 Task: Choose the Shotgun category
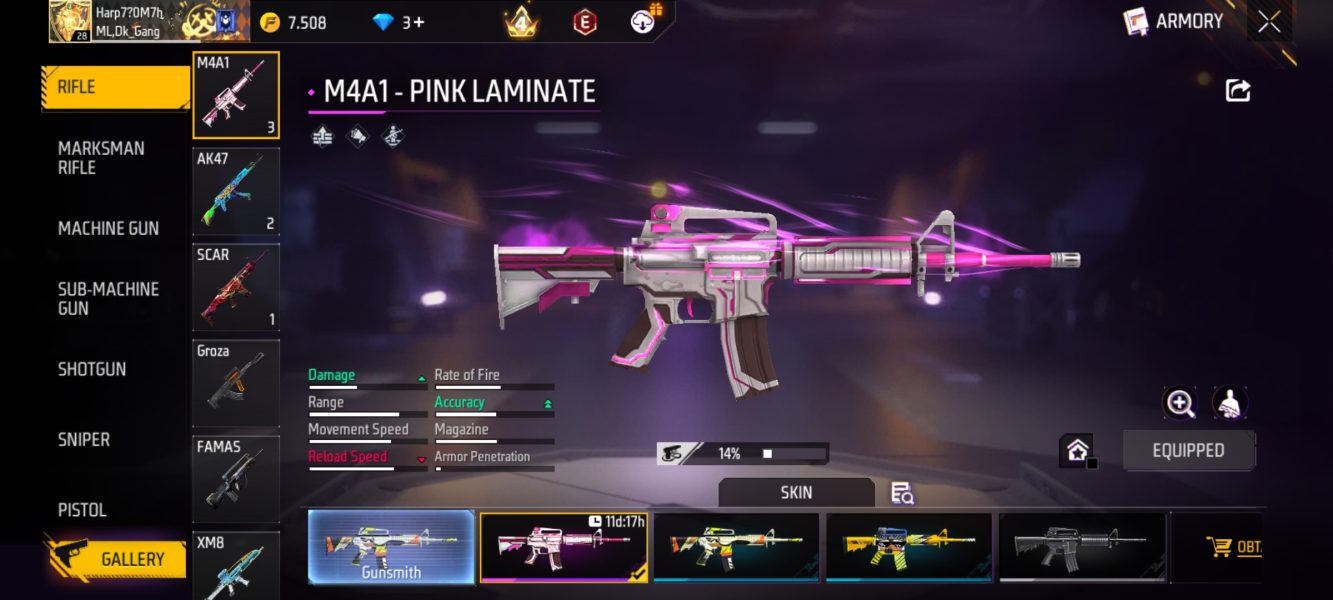(92, 369)
